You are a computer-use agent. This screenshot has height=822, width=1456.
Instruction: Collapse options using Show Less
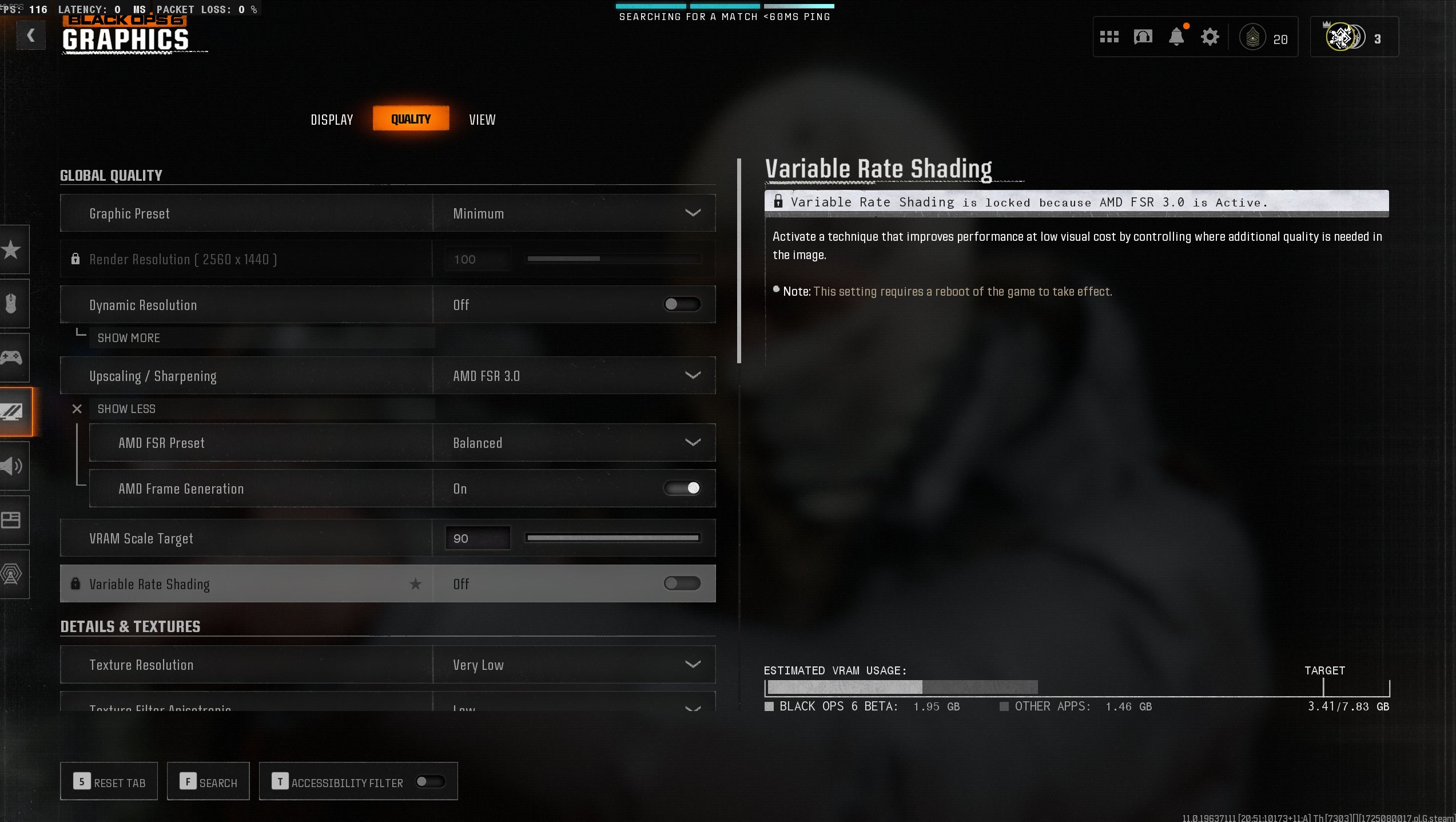coord(126,408)
